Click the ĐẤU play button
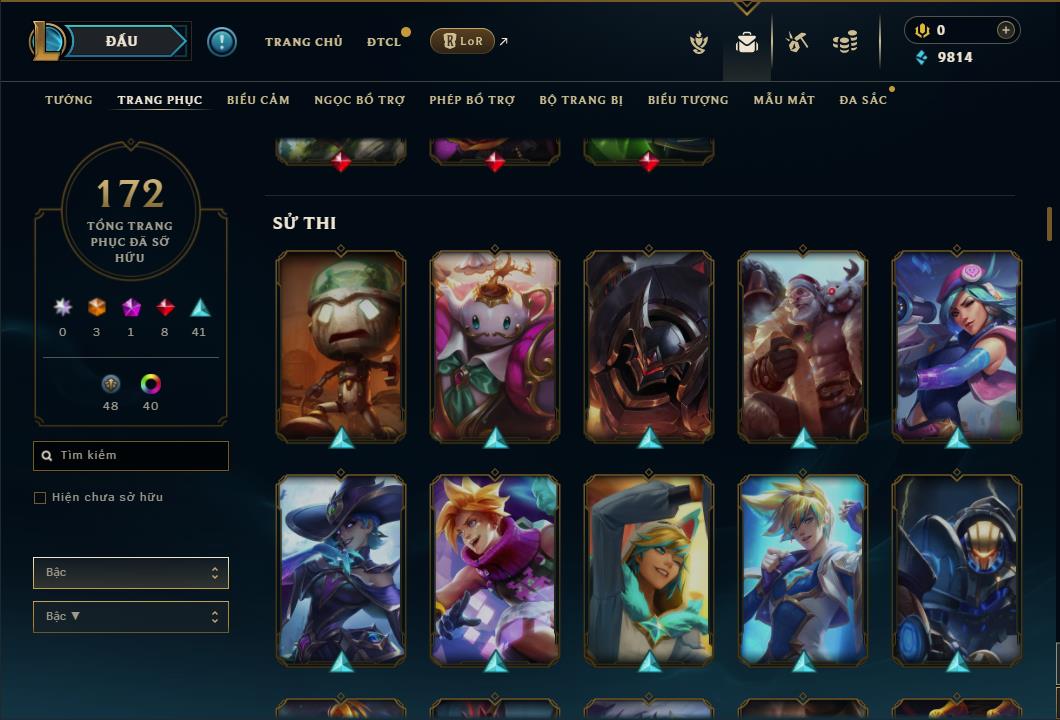The height and width of the screenshot is (720, 1060). click(121, 41)
